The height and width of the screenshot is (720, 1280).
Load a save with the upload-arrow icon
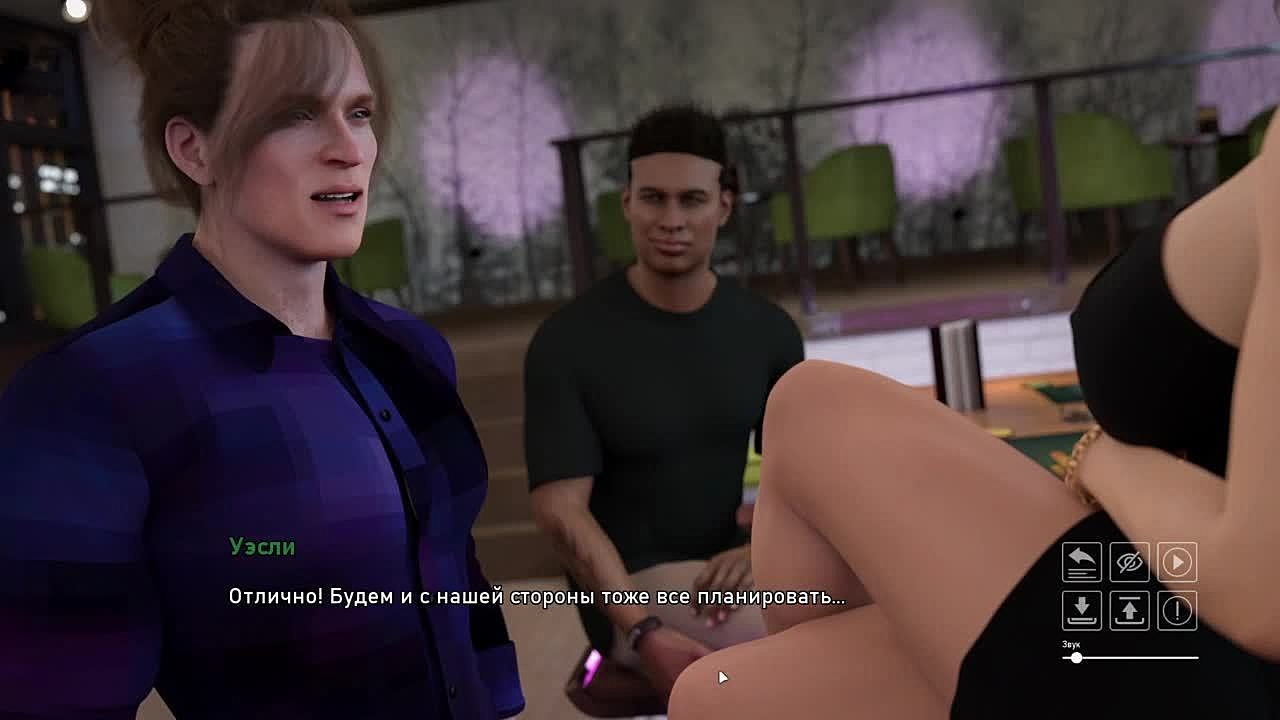[1129, 610]
